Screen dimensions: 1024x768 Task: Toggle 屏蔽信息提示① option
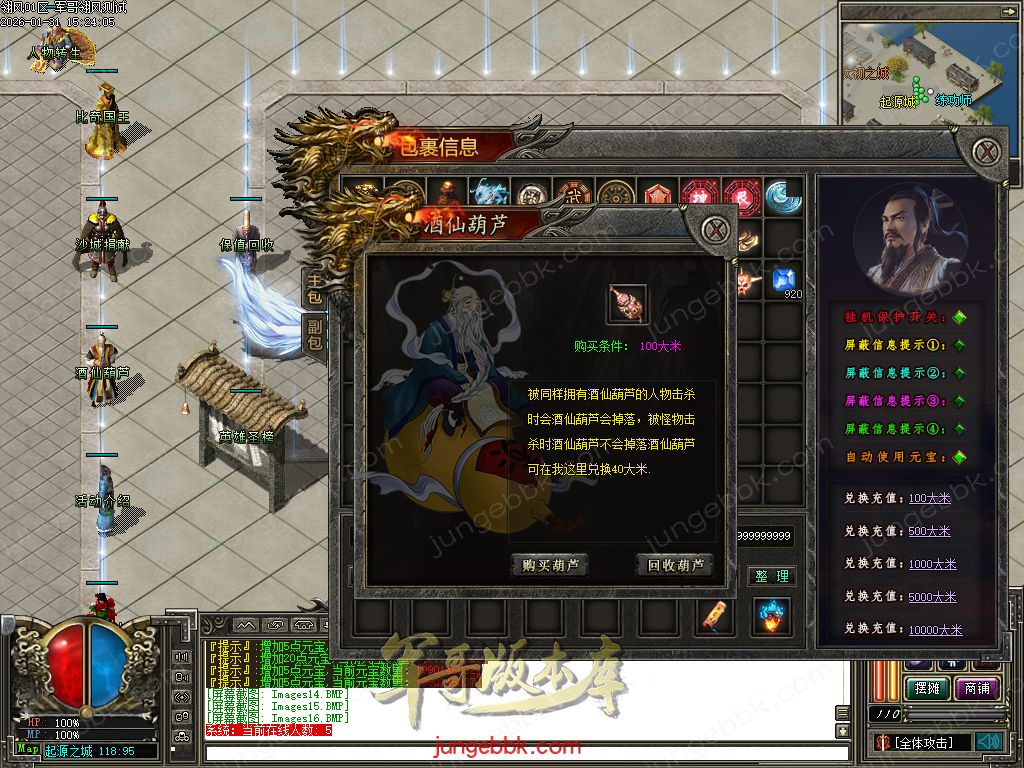[959, 346]
